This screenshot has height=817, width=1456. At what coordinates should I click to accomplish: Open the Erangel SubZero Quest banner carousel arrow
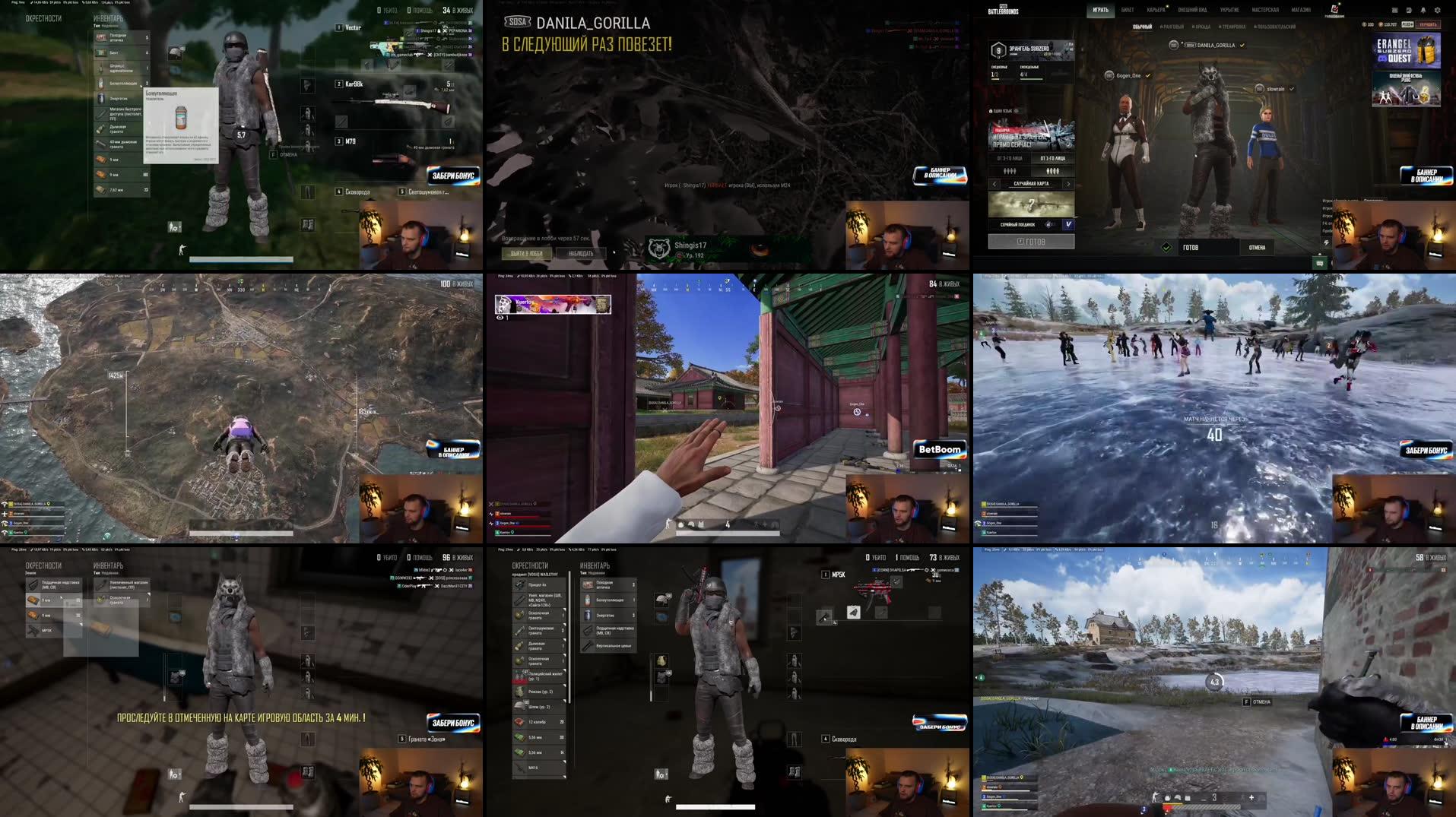(1439, 50)
